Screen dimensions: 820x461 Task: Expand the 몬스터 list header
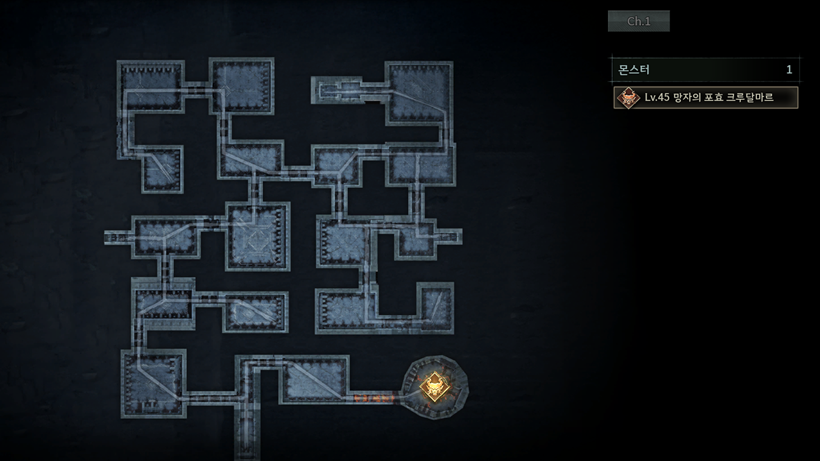(705, 69)
